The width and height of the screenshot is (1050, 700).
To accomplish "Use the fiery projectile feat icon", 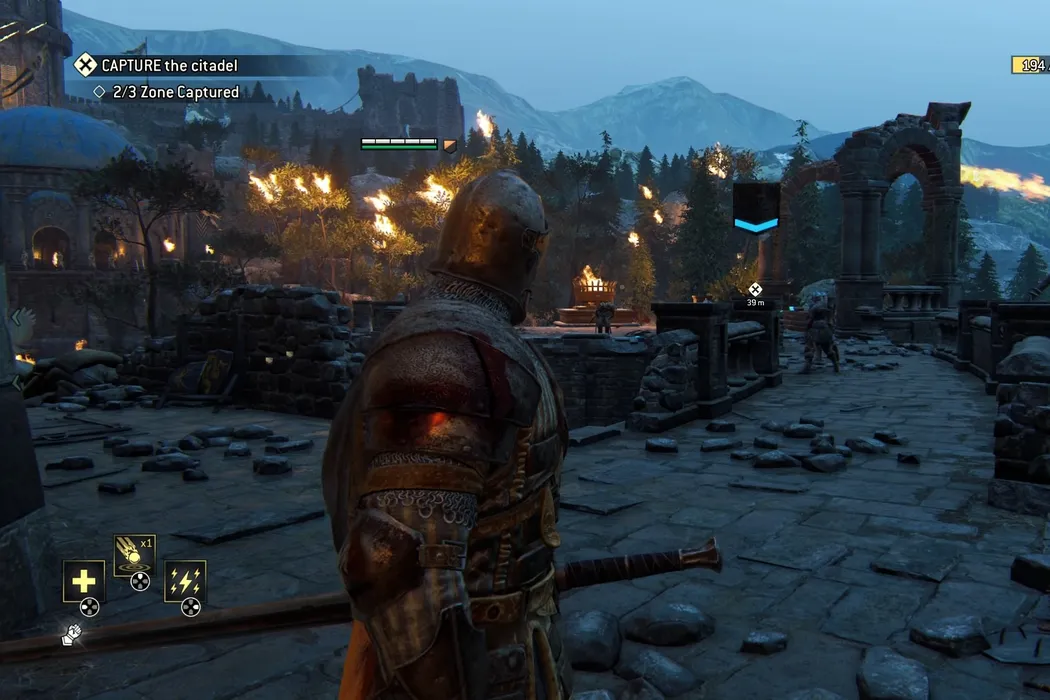I will coord(133,556).
